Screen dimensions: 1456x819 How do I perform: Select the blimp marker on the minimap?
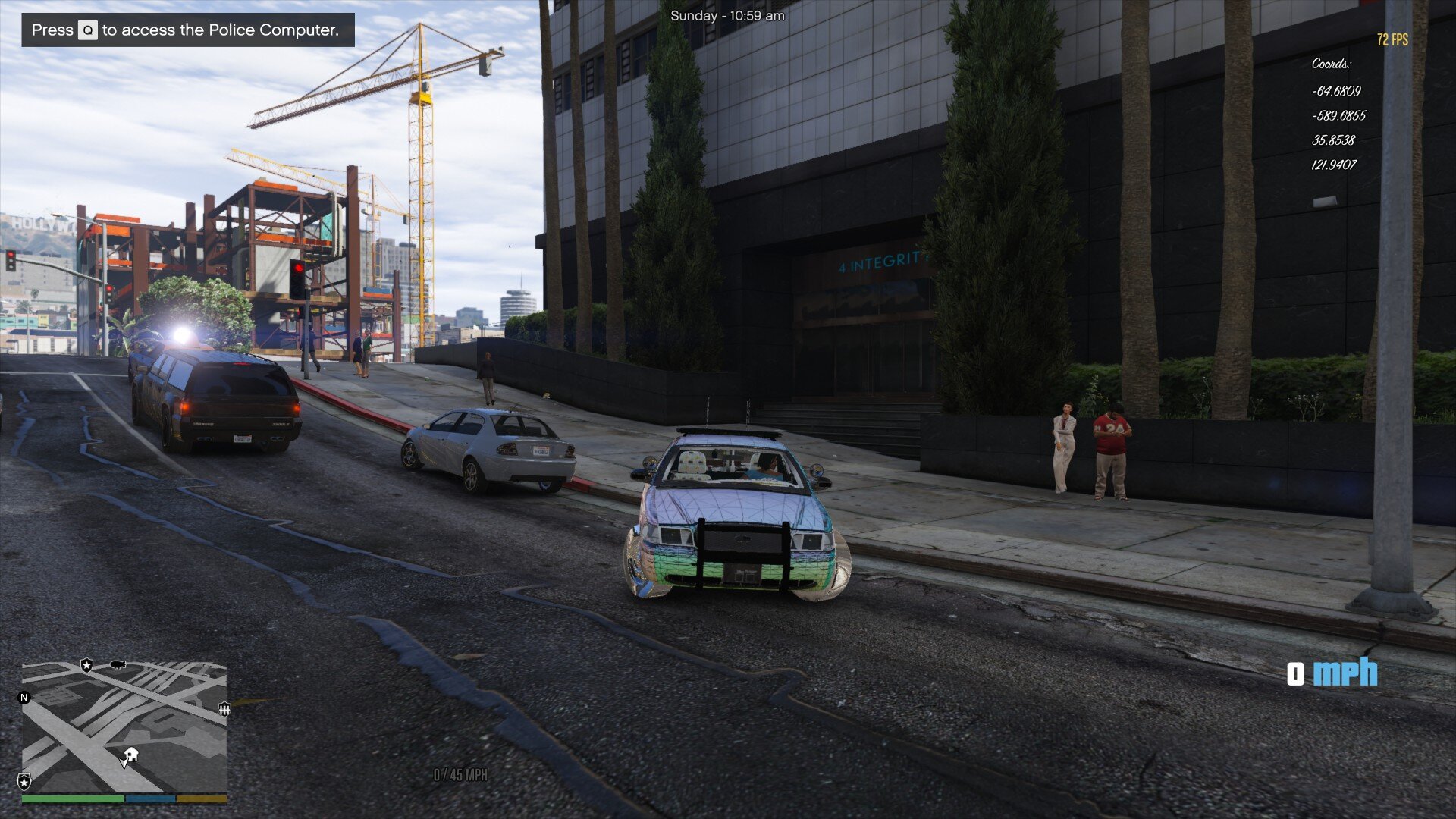click(118, 665)
